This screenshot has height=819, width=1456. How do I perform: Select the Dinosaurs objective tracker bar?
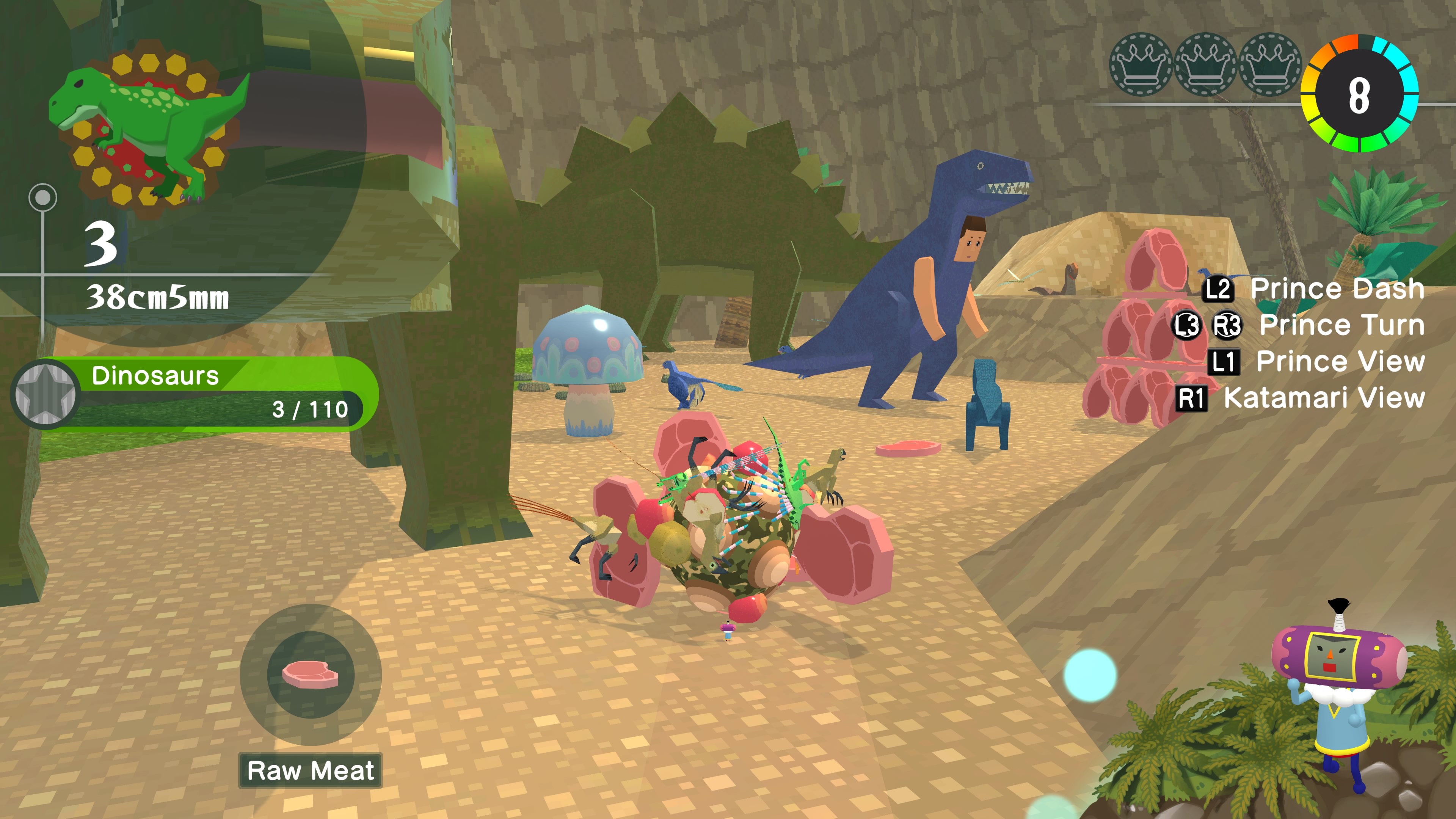[220, 393]
